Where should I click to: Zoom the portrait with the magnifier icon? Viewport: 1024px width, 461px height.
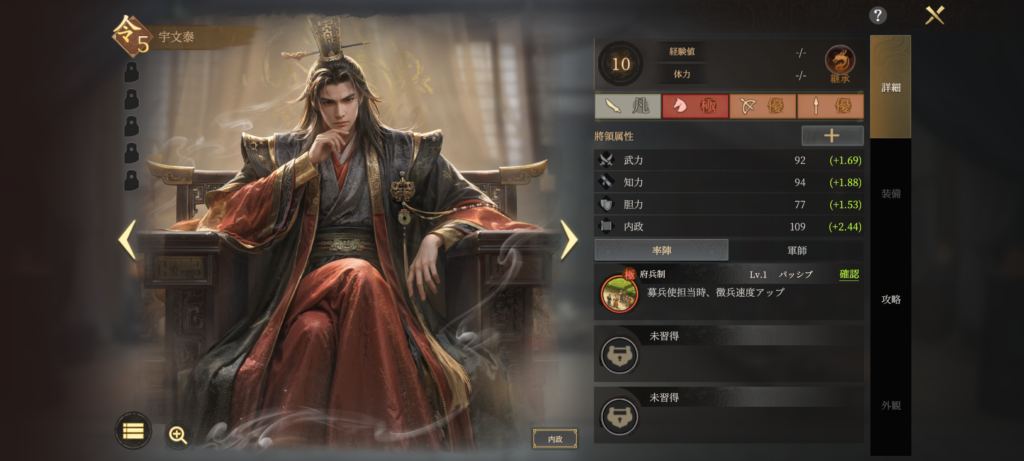point(178,434)
